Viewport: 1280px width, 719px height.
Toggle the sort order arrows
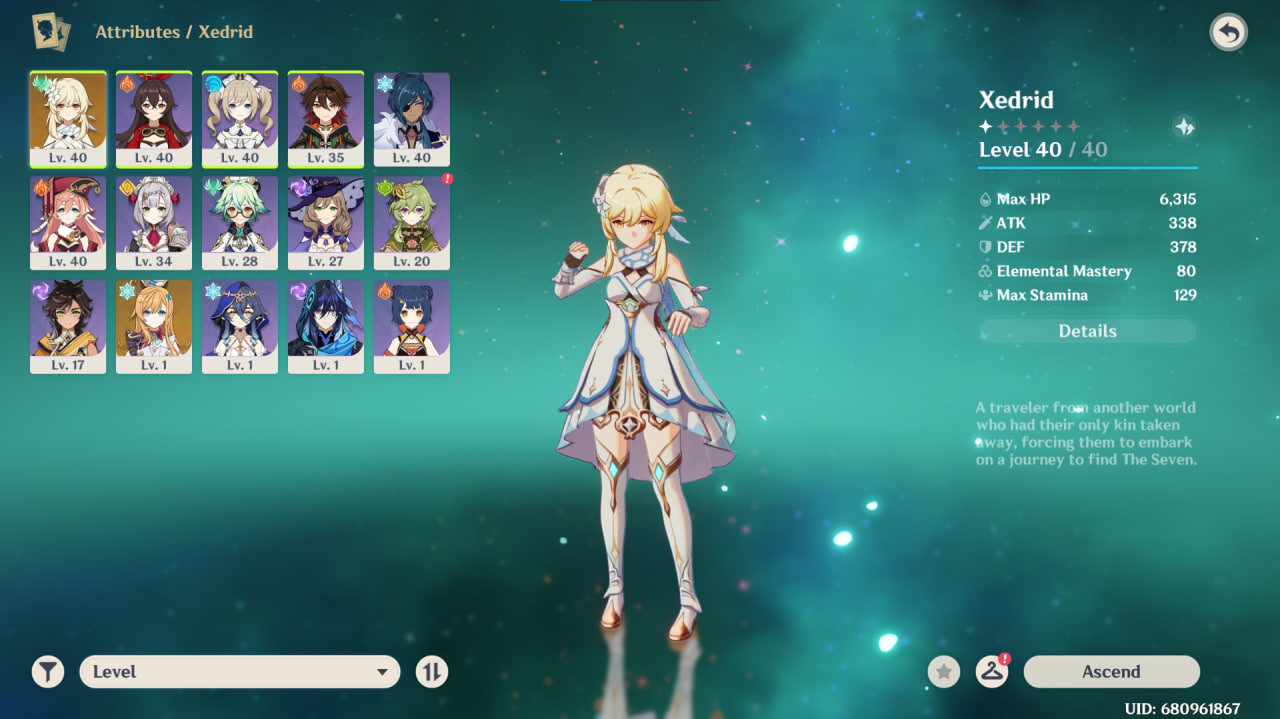point(432,672)
